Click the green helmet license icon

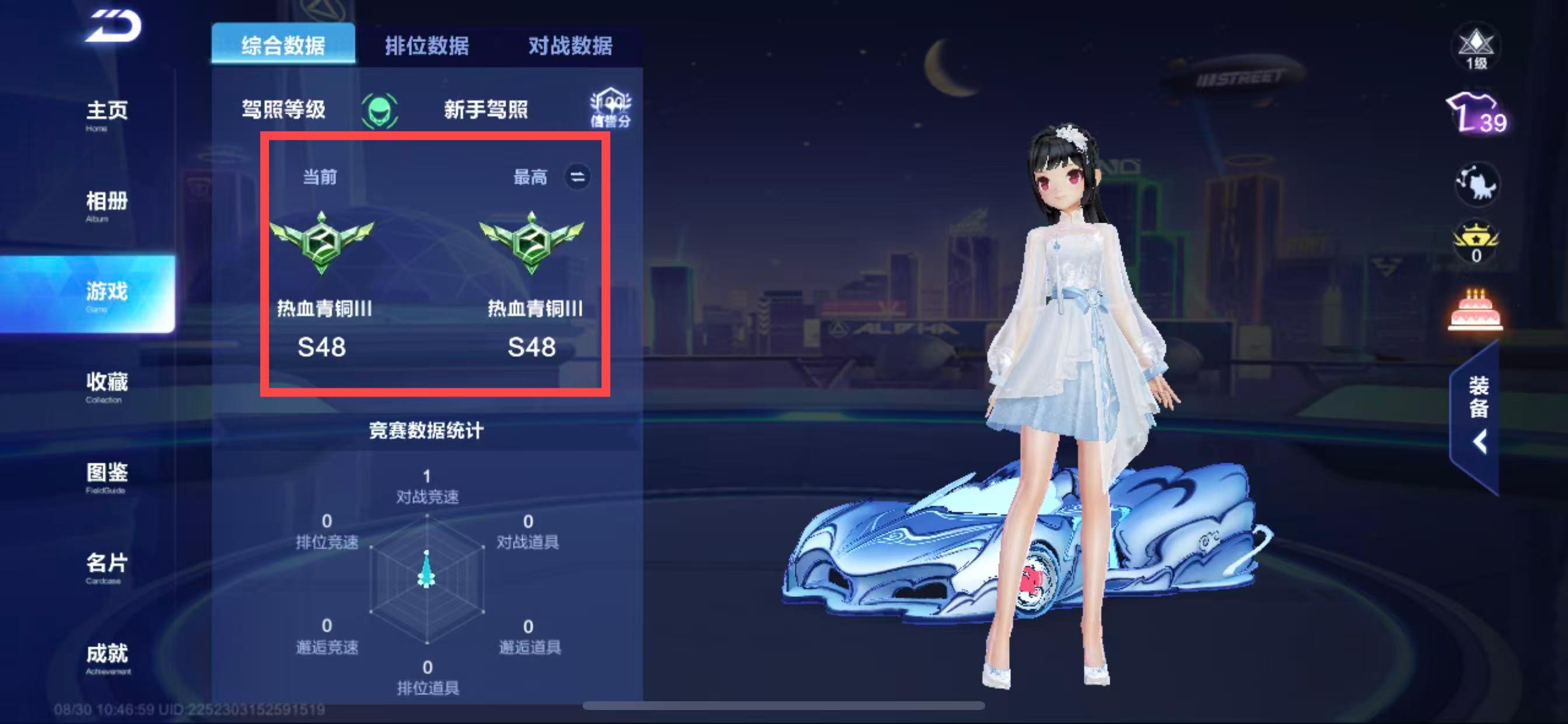click(x=379, y=110)
